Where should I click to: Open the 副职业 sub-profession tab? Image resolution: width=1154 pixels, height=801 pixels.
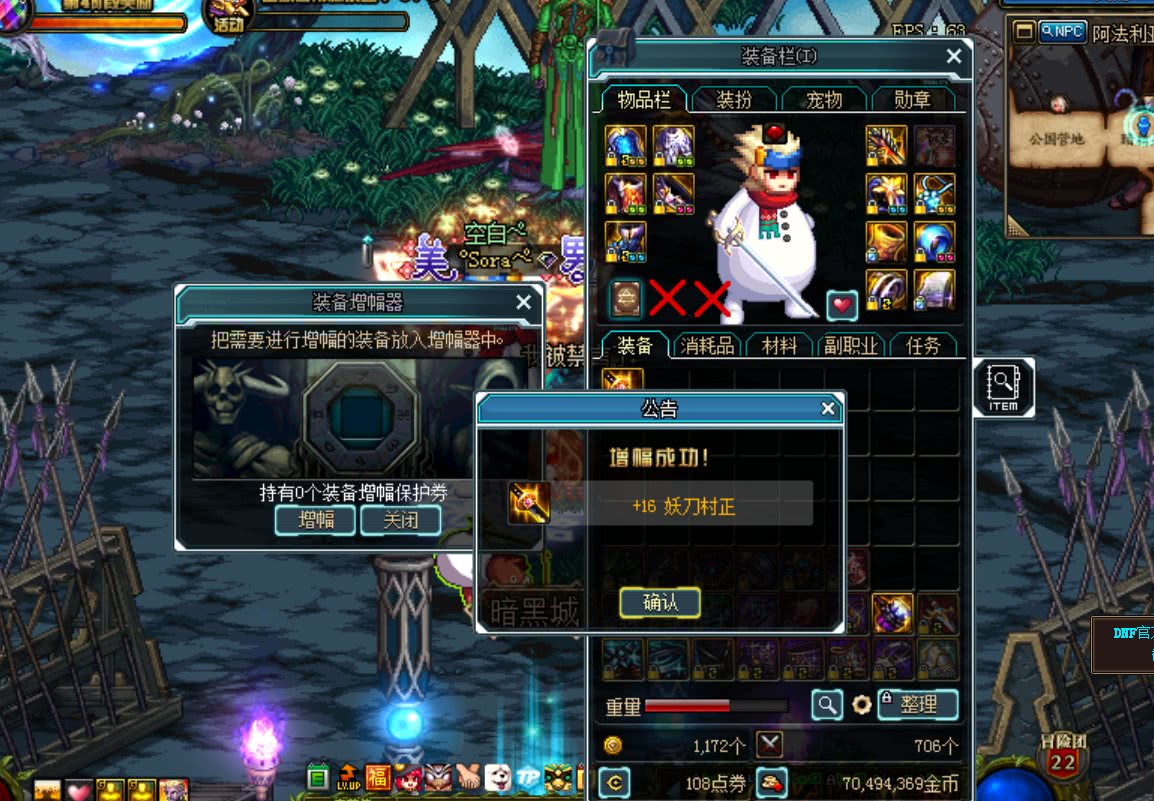click(851, 346)
